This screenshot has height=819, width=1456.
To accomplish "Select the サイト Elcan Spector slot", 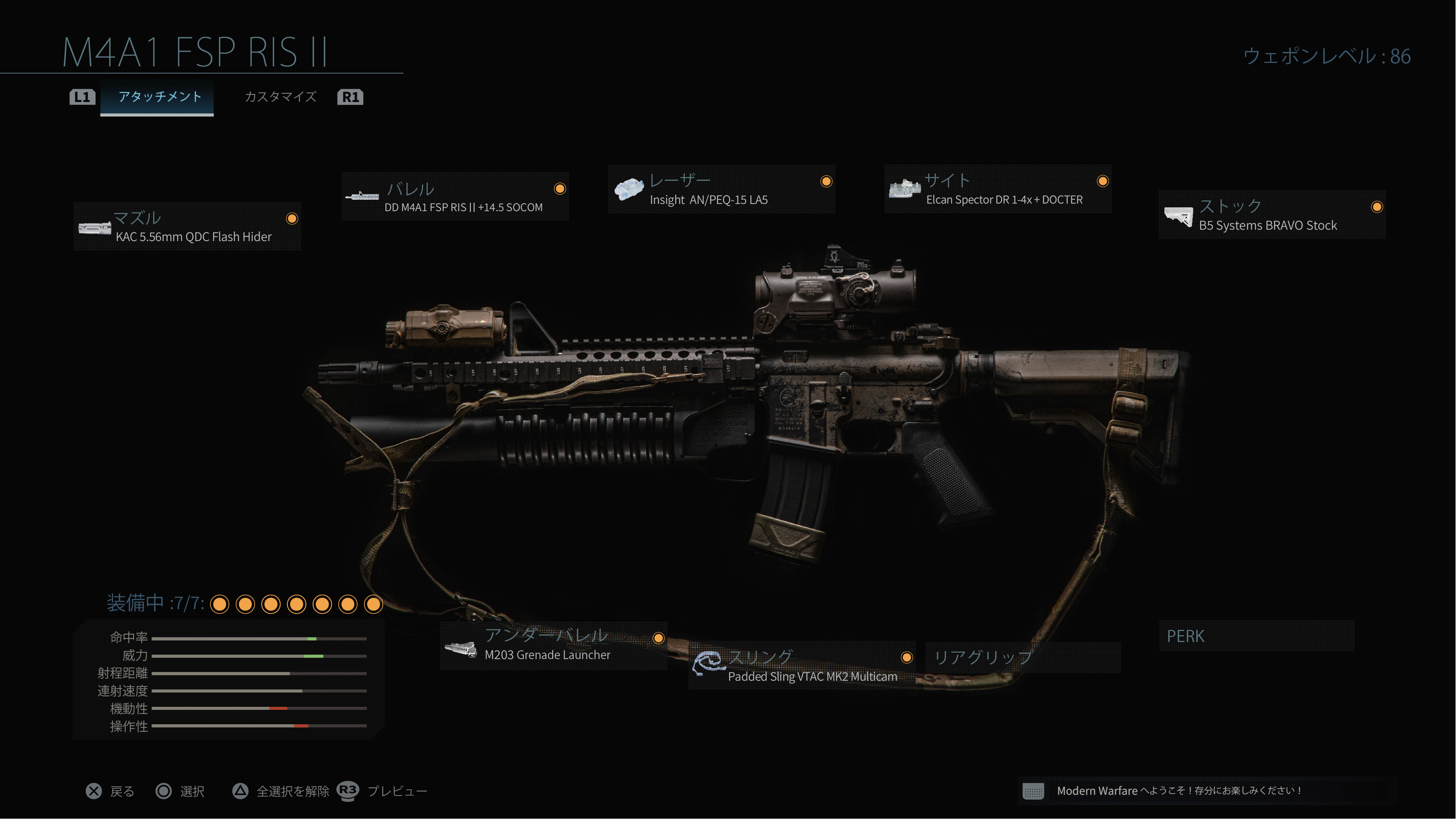I will point(998,189).
